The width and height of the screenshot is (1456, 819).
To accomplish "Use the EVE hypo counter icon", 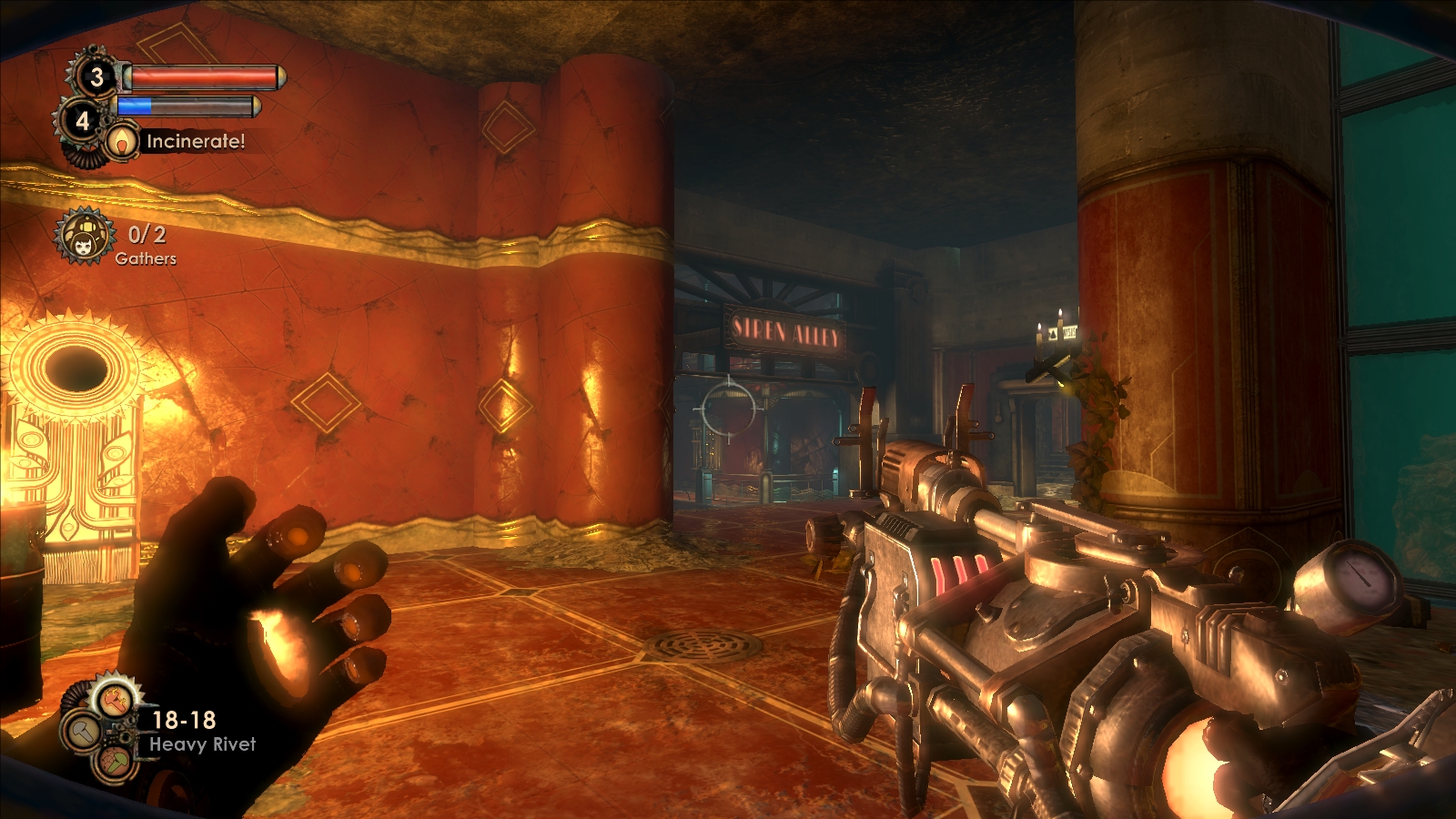I will (x=83, y=119).
